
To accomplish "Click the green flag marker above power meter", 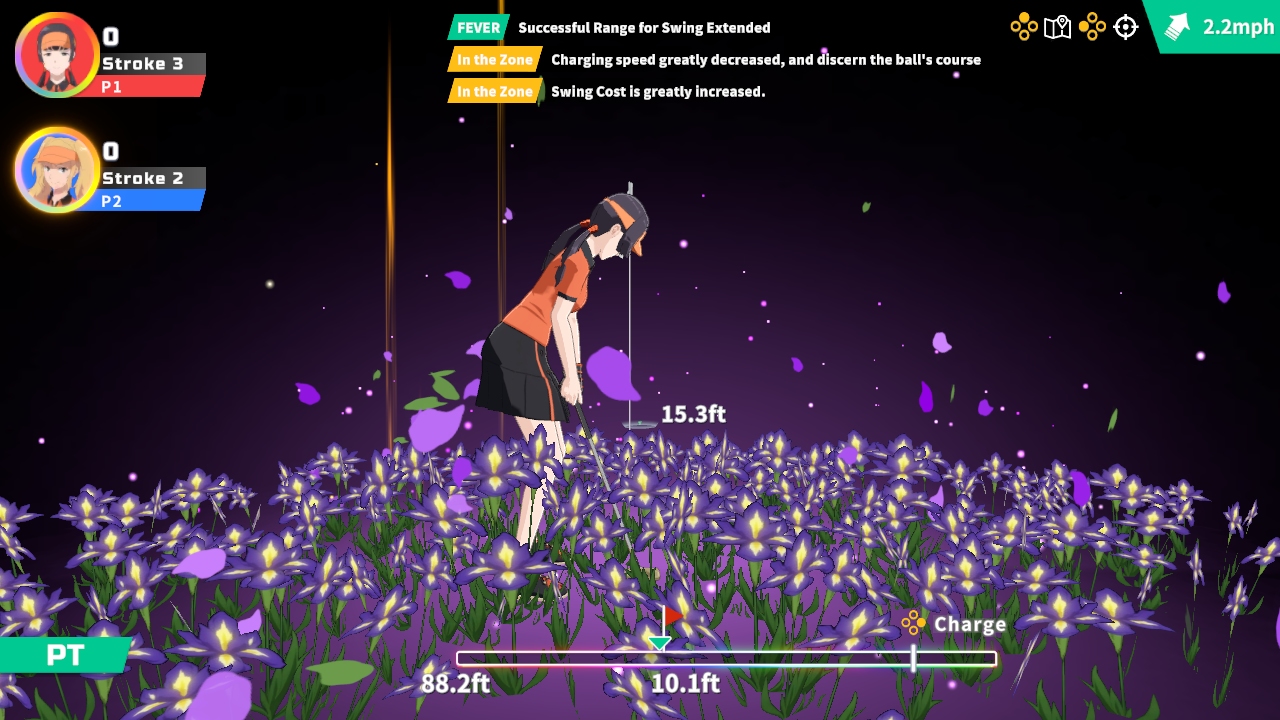I will [x=660, y=640].
